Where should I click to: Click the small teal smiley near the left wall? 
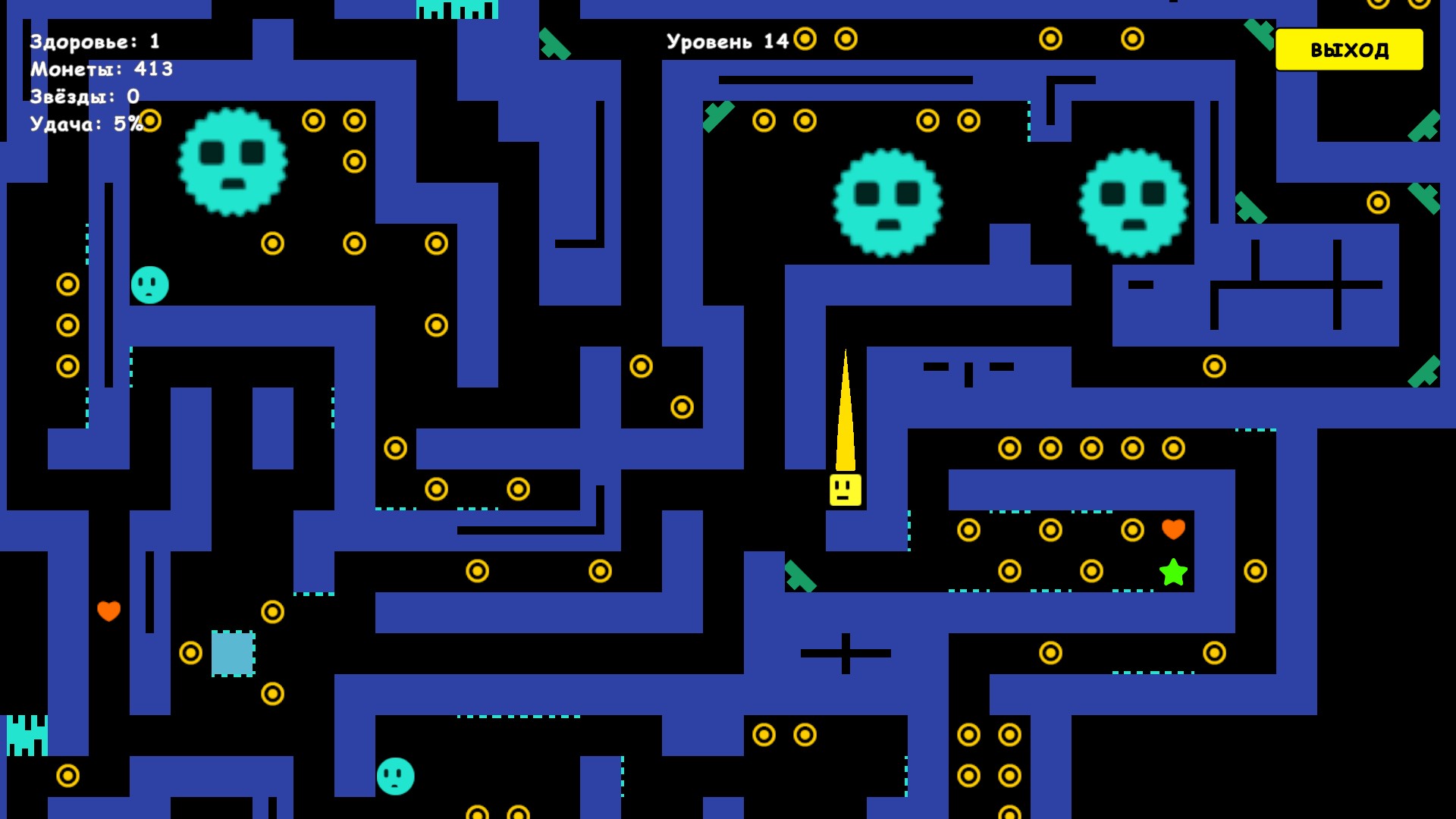click(x=149, y=287)
